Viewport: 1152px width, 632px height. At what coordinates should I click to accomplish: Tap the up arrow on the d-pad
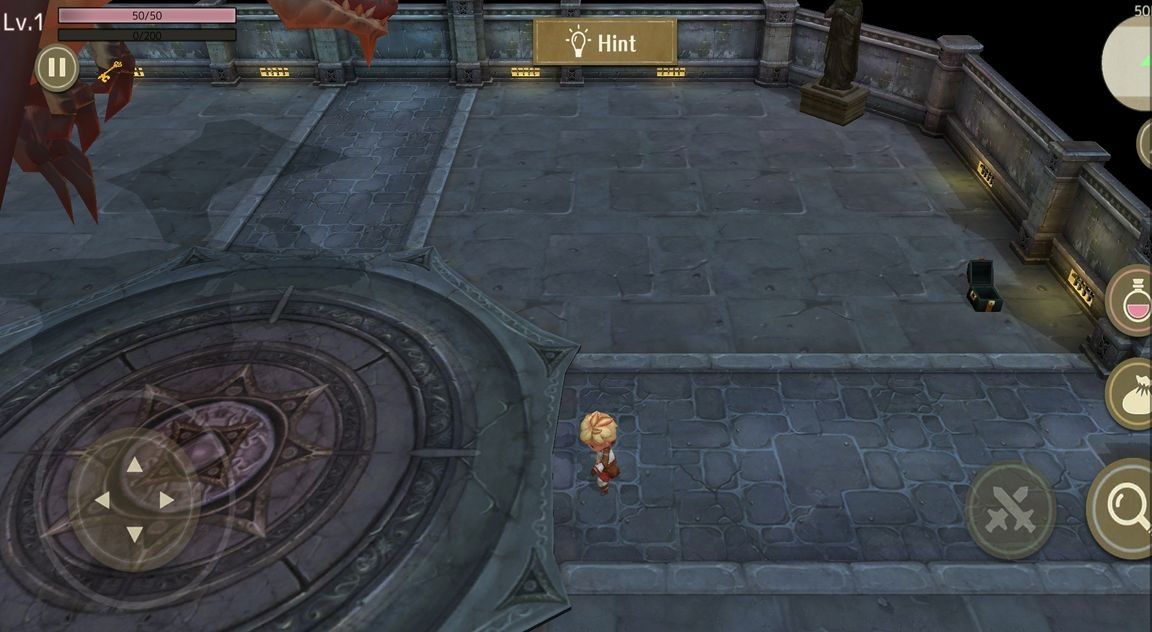pyautogui.click(x=134, y=464)
